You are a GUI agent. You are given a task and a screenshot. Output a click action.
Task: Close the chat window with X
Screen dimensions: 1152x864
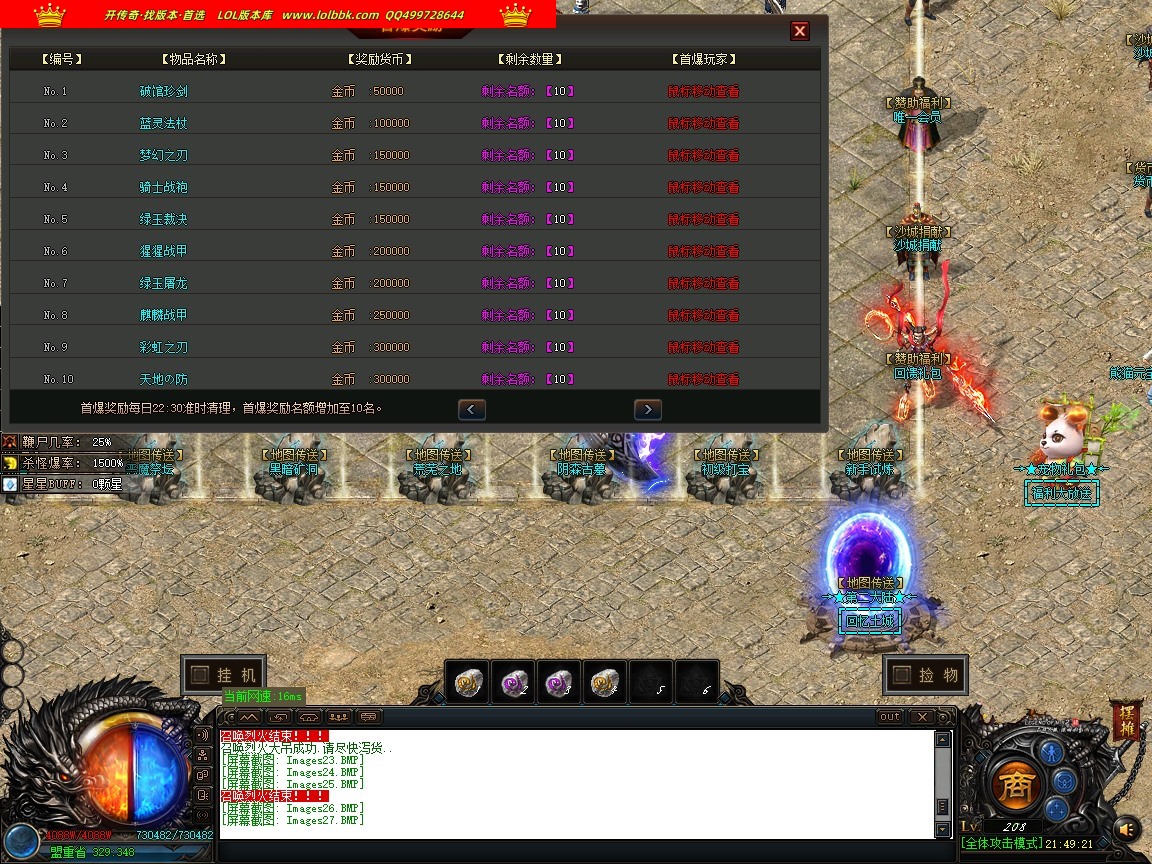pyautogui.click(x=921, y=717)
